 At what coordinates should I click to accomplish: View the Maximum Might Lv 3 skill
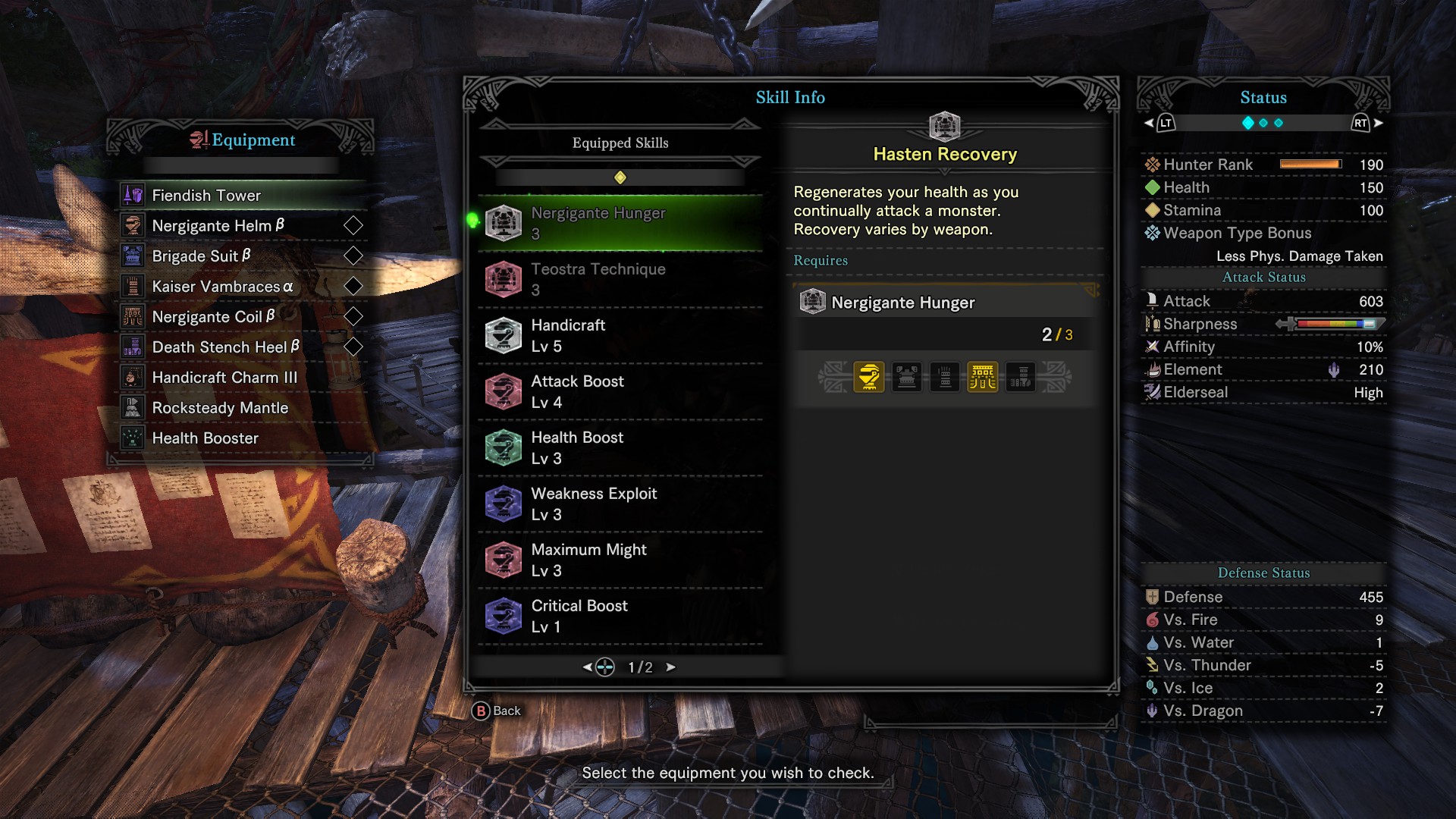pyautogui.click(x=620, y=560)
